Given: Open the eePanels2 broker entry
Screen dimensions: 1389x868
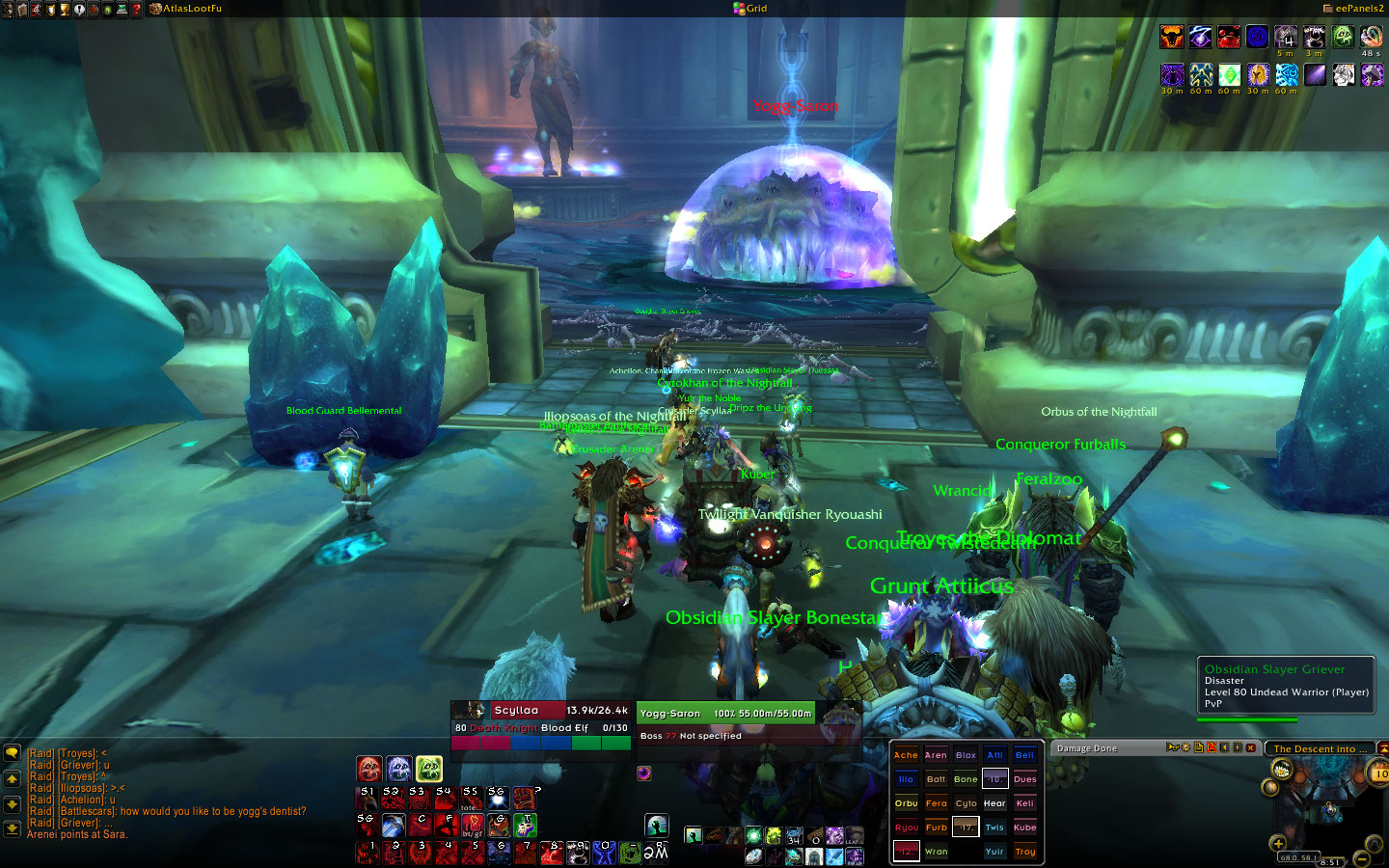Looking at the screenshot, I should pos(1358,9).
